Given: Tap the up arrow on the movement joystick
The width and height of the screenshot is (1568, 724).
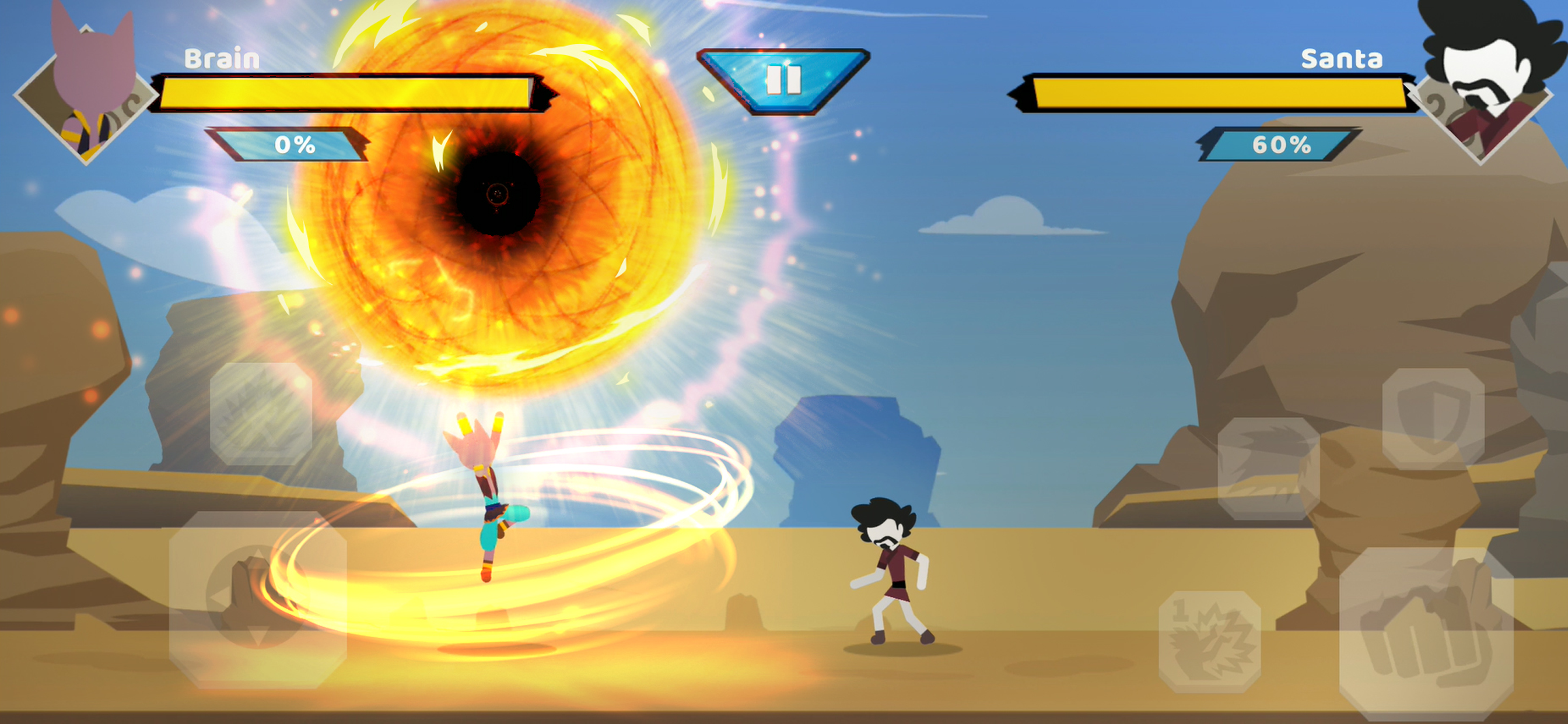Looking at the screenshot, I should pyautogui.click(x=258, y=554).
